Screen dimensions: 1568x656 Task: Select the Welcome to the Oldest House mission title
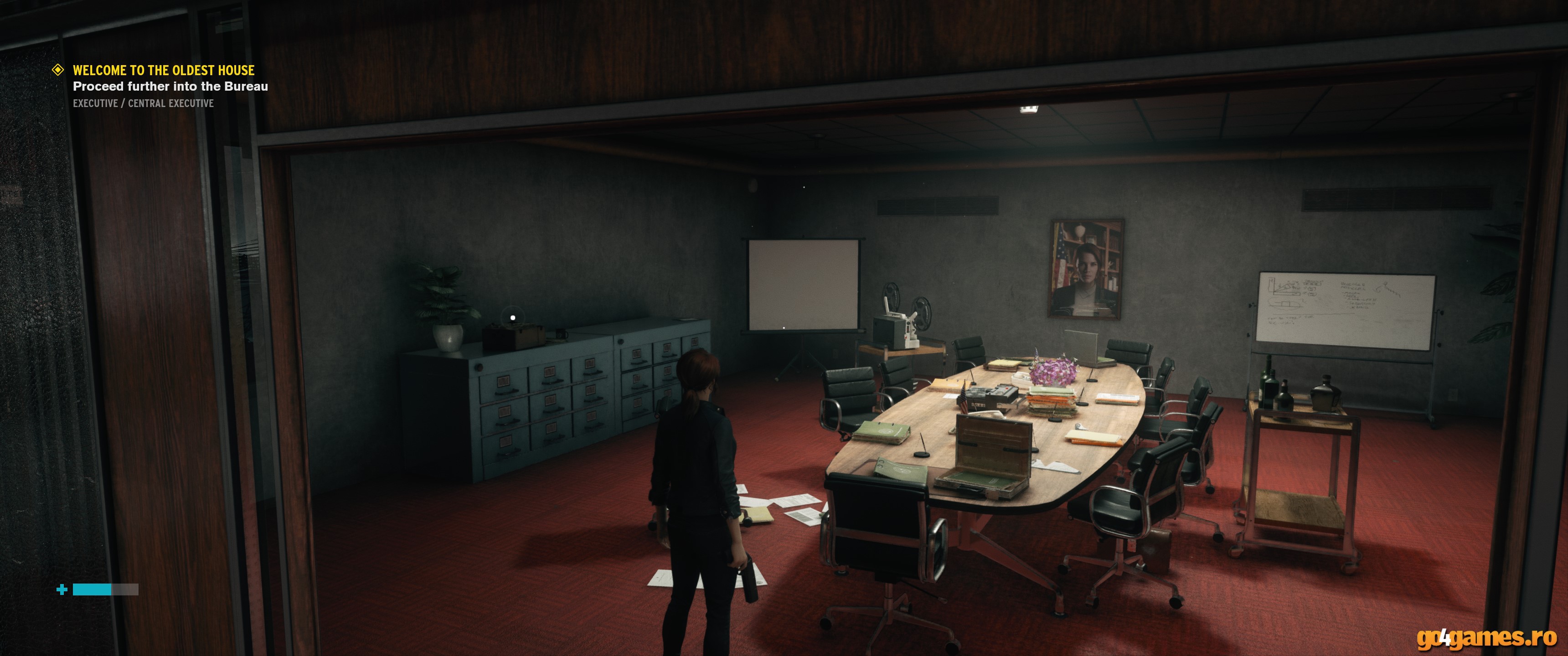click(164, 70)
